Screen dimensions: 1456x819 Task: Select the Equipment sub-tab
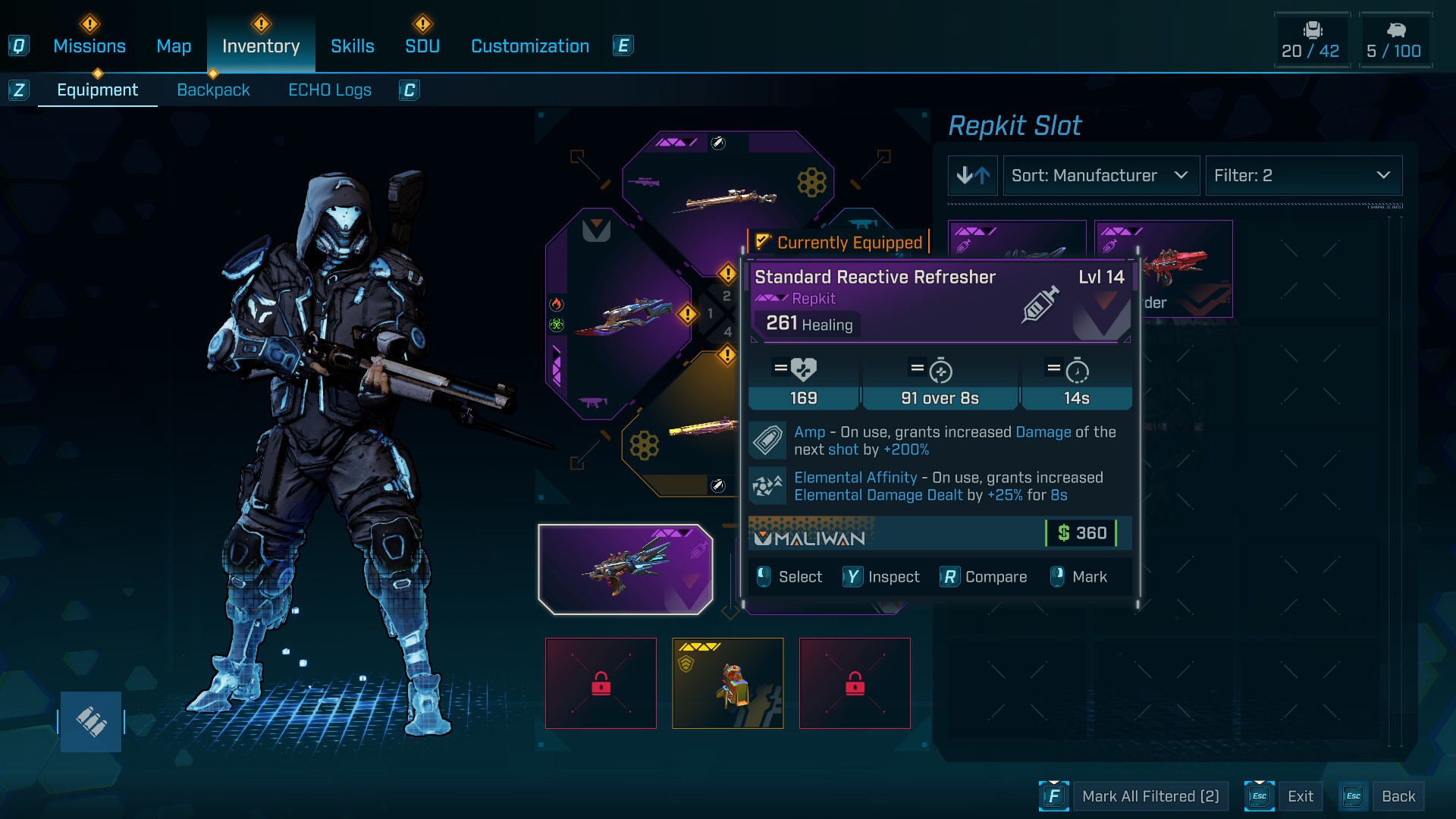98,90
